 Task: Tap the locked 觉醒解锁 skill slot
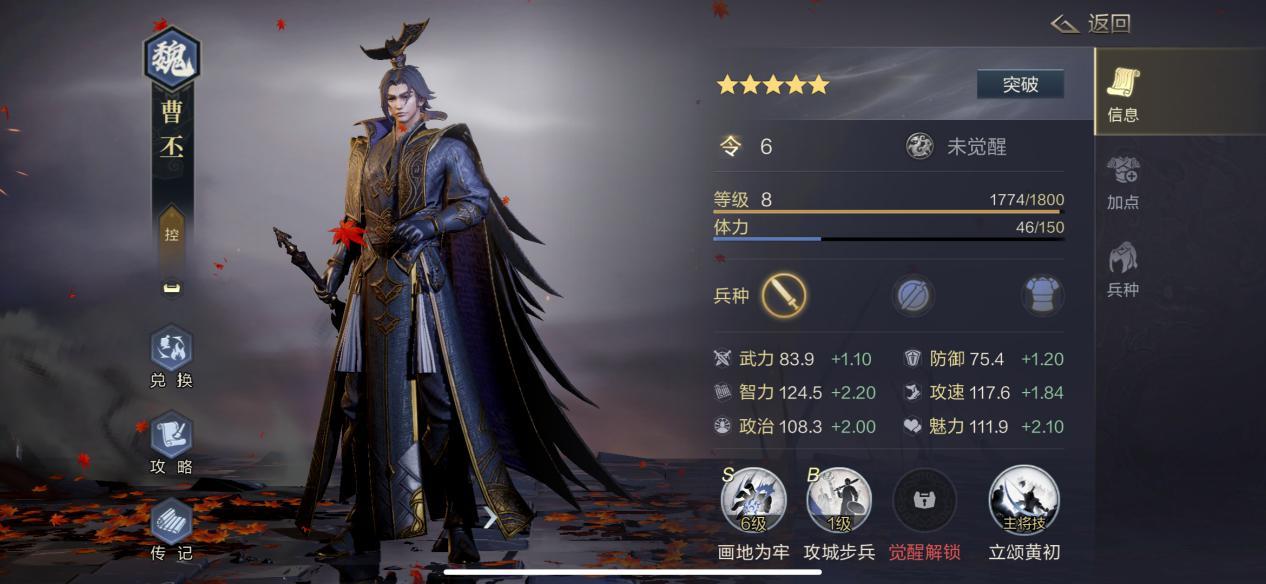(924, 499)
